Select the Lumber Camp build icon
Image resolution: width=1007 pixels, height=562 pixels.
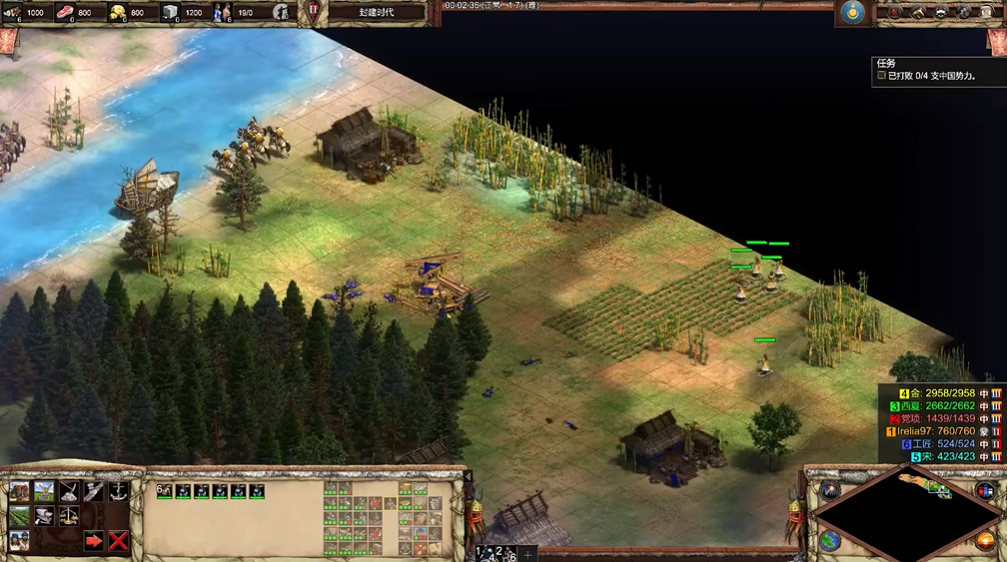[94, 491]
